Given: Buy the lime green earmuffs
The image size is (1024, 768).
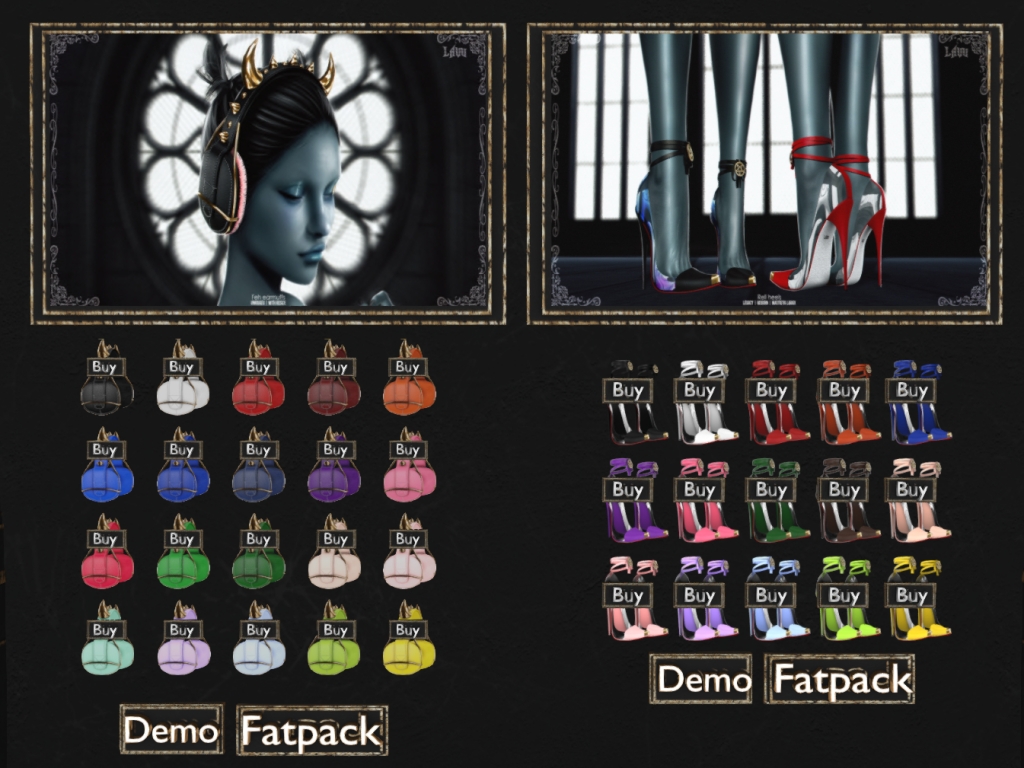Looking at the screenshot, I should pyautogui.click(x=335, y=630).
